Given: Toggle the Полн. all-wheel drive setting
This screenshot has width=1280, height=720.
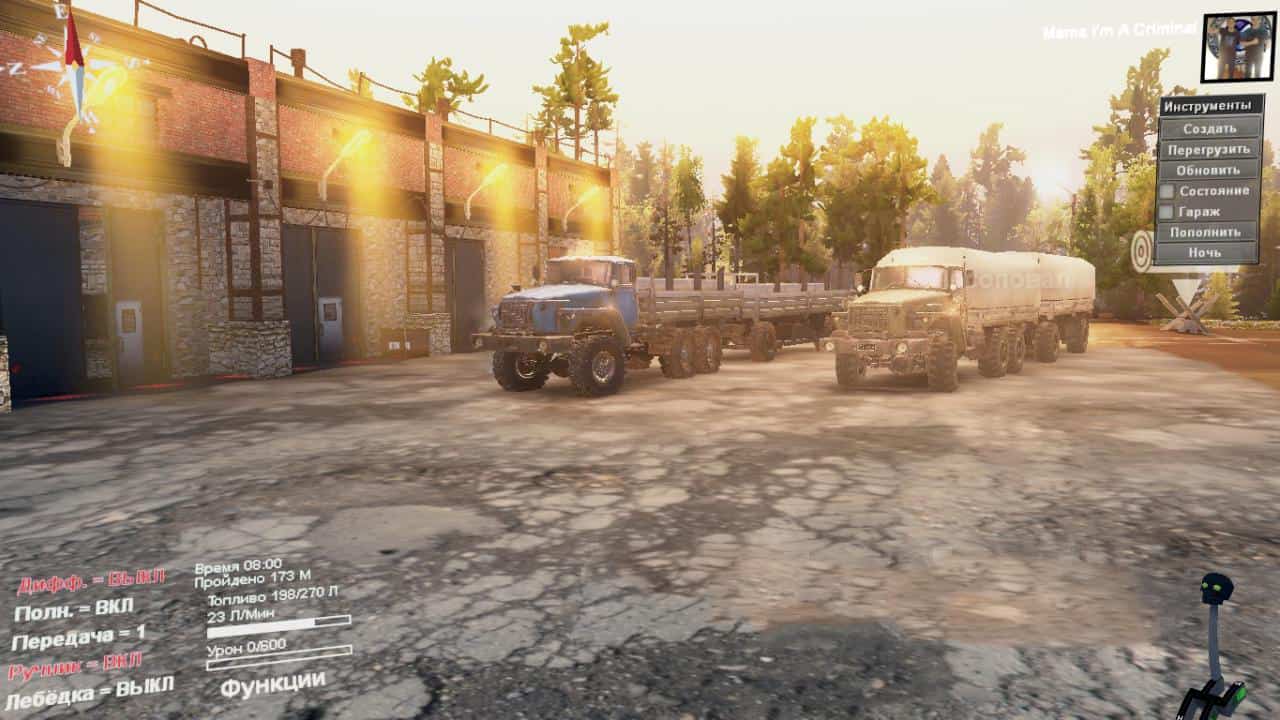Looking at the screenshot, I should pyautogui.click(x=73, y=608).
